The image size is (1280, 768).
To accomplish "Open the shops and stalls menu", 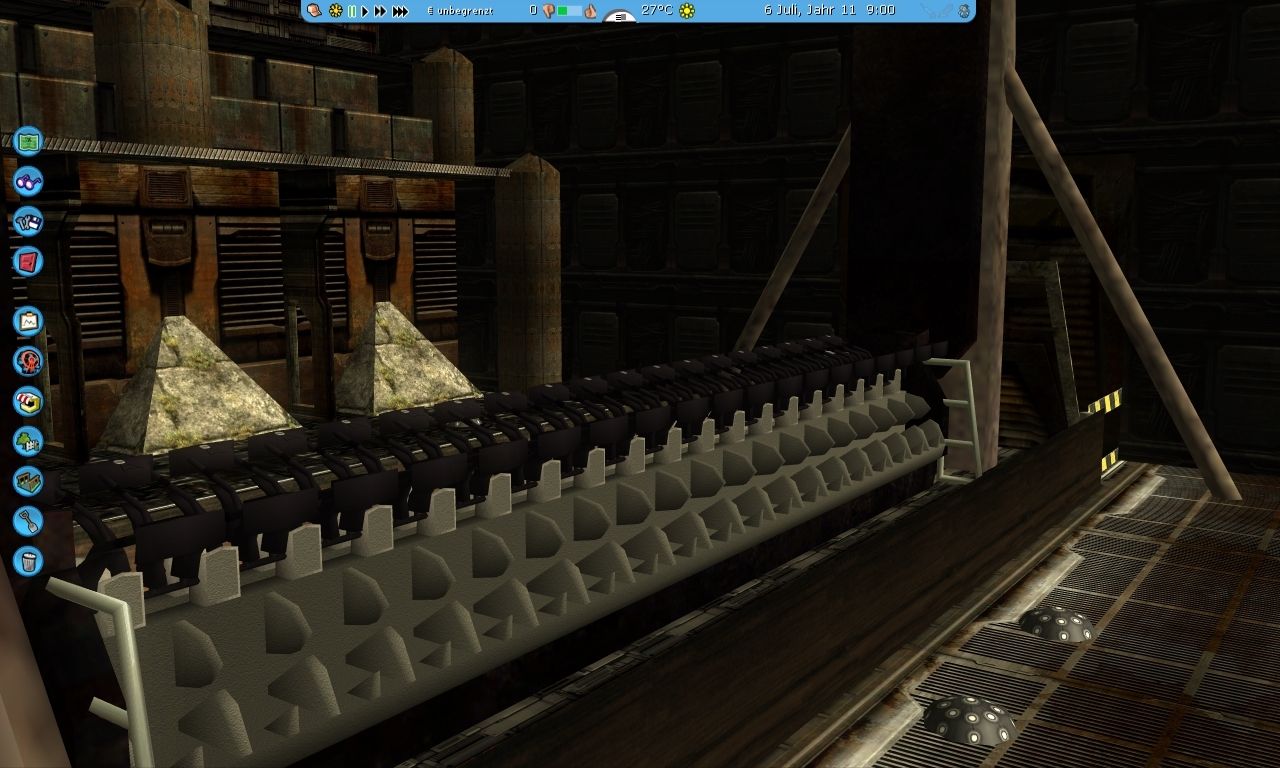I will tap(28, 401).
